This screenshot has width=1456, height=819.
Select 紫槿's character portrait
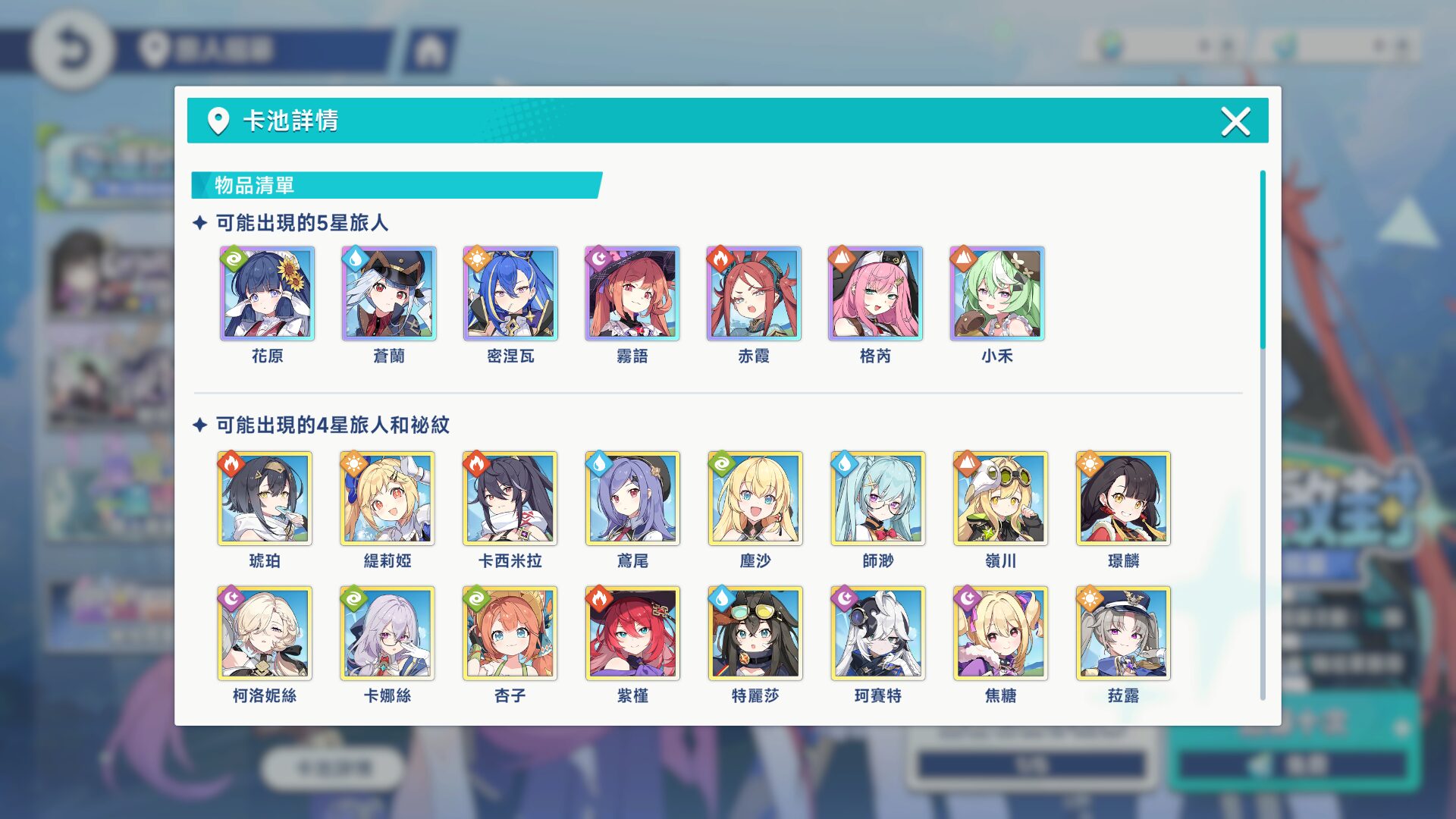633,632
